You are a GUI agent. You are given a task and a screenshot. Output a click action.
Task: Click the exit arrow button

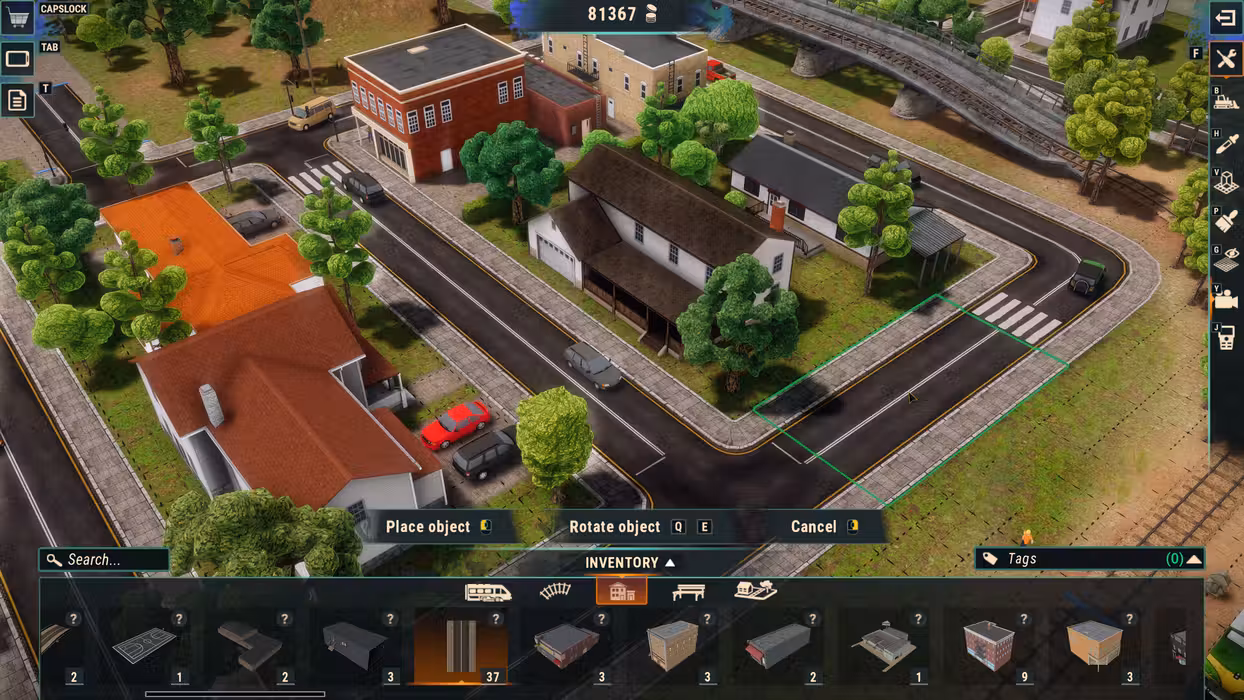[x=1226, y=18]
